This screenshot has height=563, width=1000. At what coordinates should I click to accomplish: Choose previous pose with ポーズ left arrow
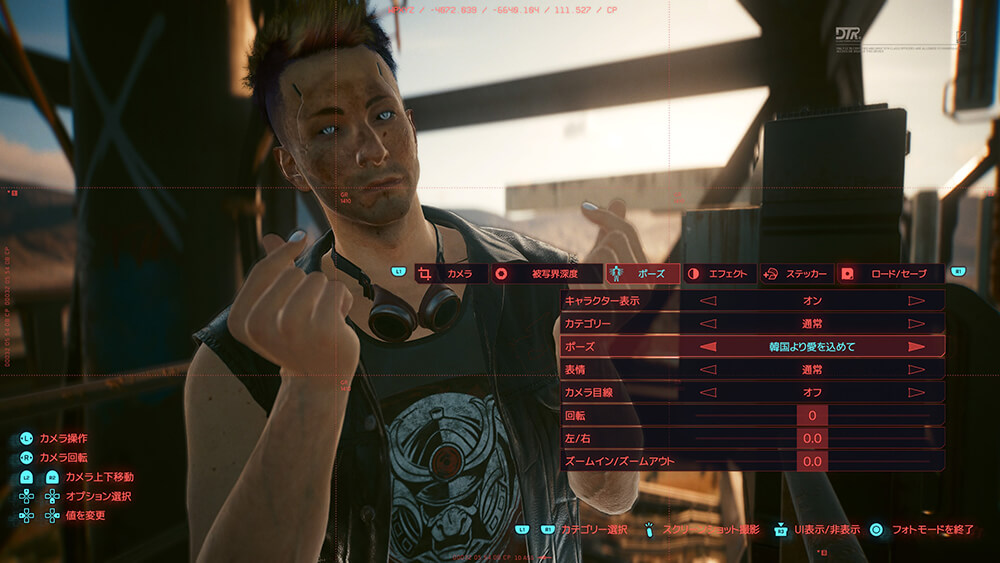(x=707, y=346)
